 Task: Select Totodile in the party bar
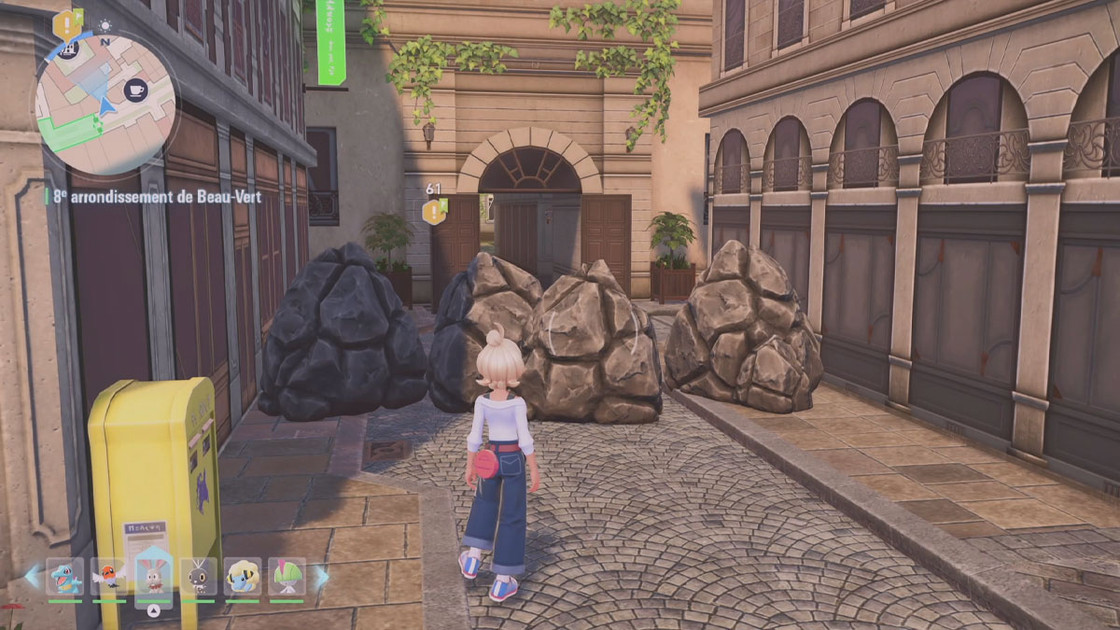pyautogui.click(x=65, y=577)
